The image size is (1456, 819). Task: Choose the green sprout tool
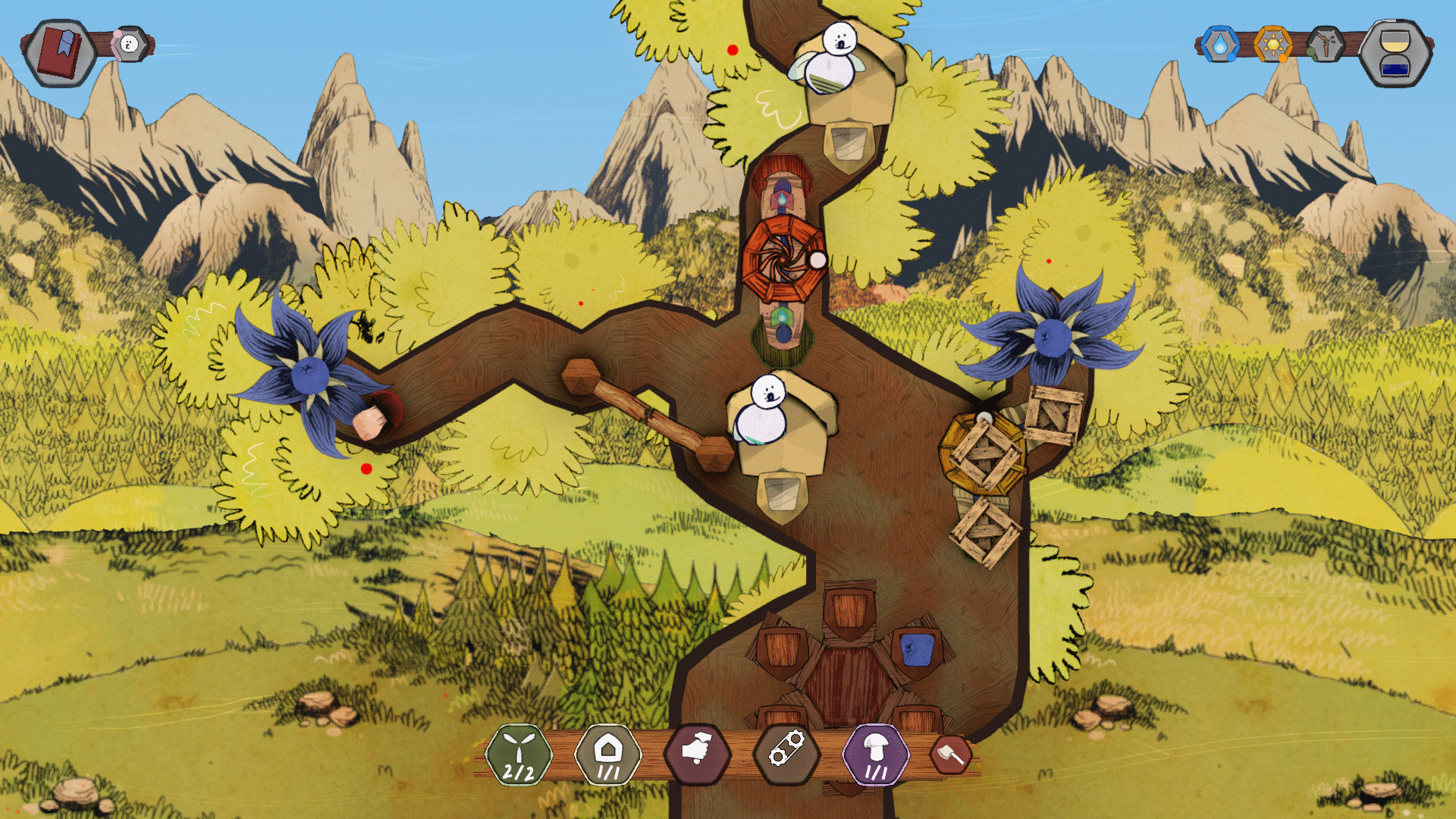(519, 755)
